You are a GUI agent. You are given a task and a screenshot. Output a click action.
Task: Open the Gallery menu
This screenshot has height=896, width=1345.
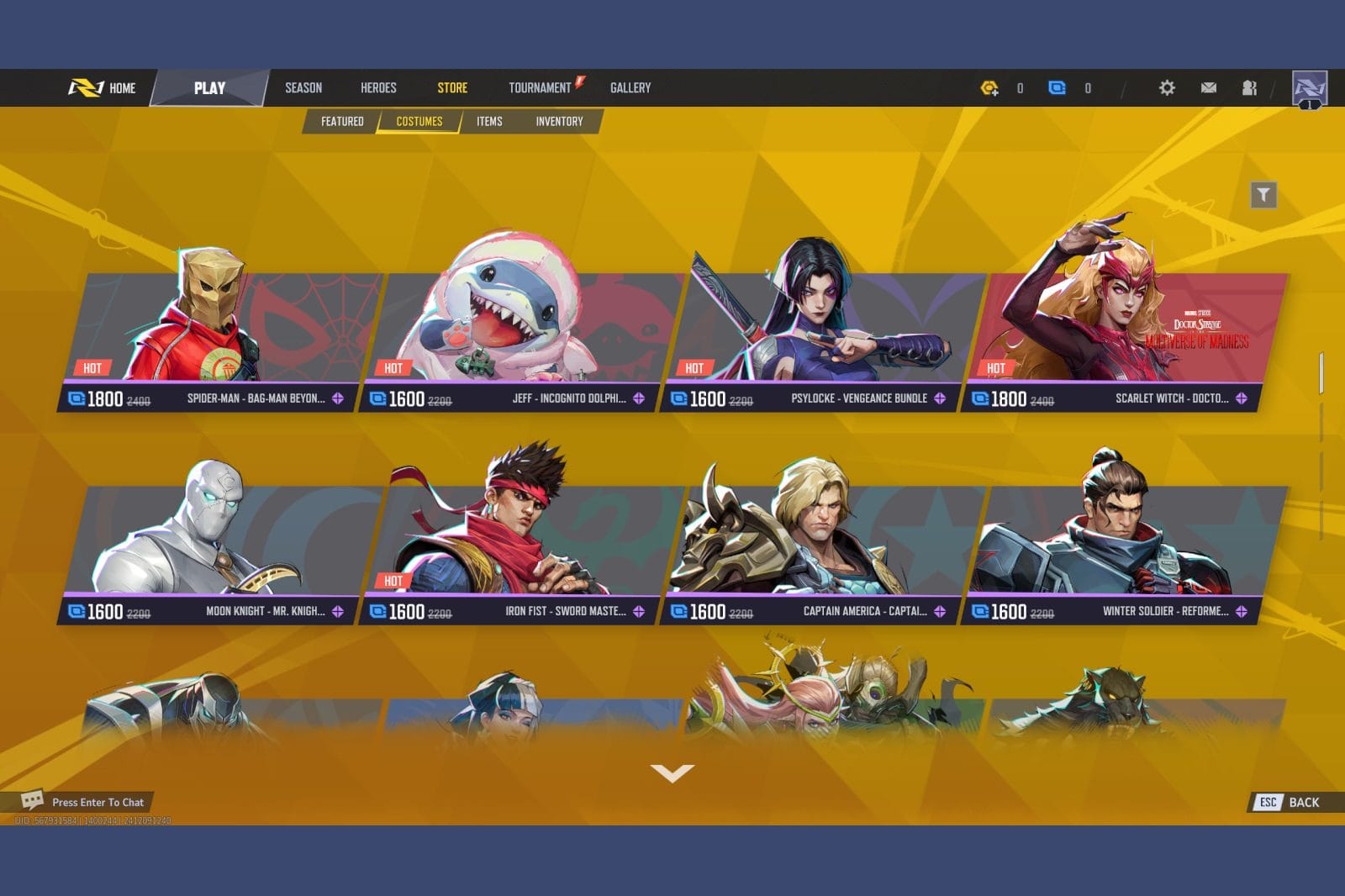coord(630,87)
